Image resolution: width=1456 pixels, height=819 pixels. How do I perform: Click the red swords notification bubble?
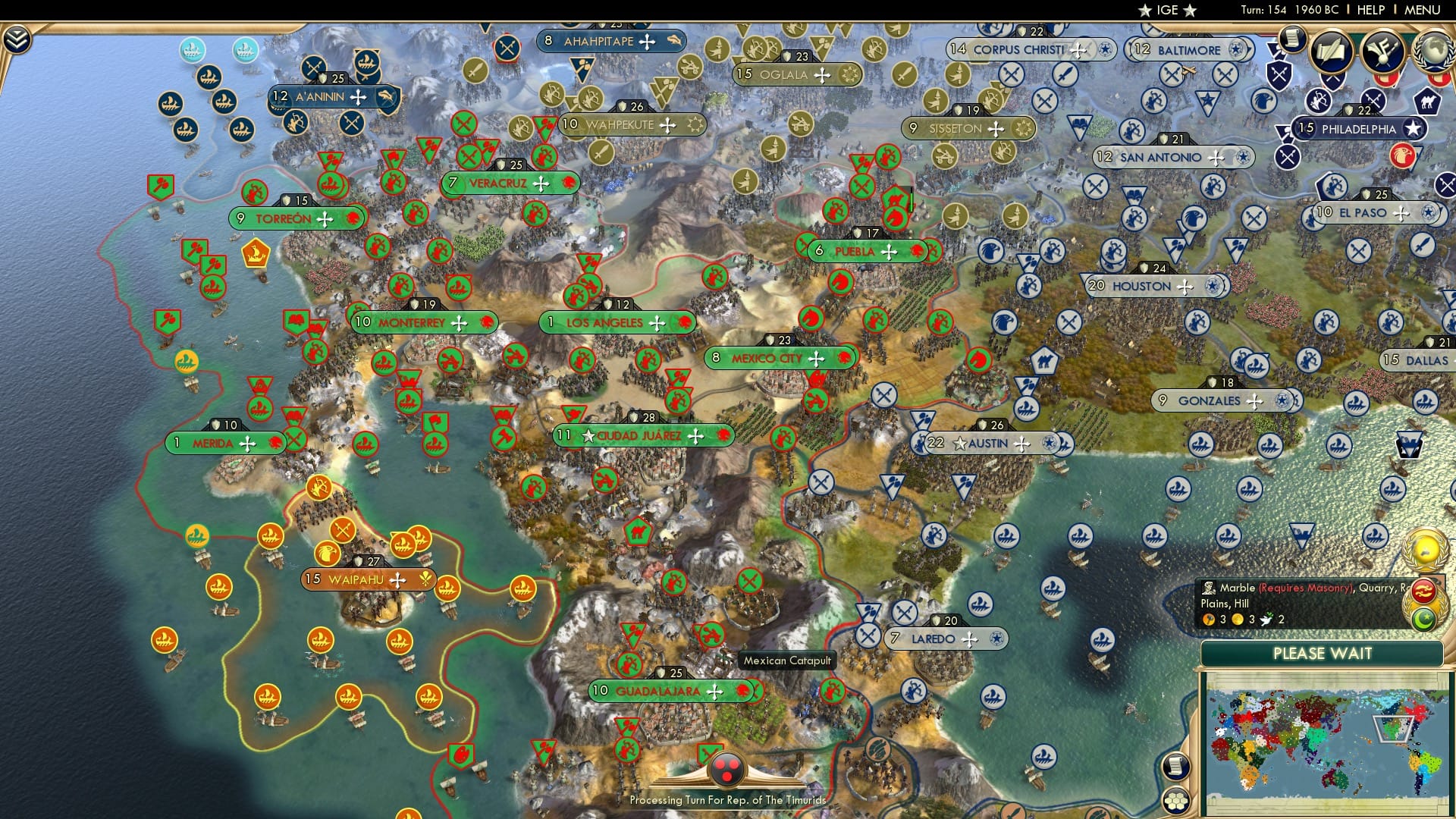(x=1423, y=592)
